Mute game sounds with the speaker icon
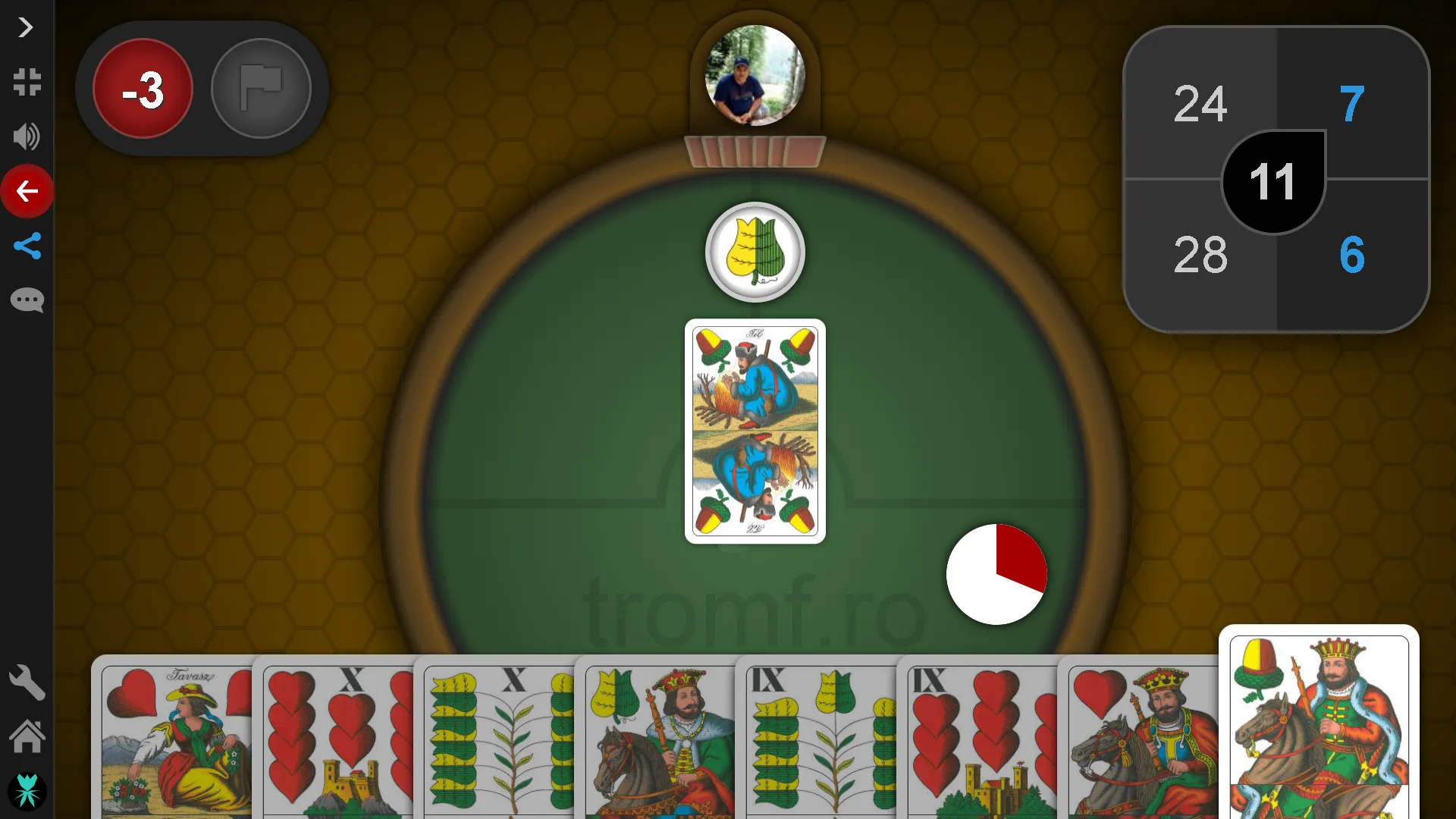The image size is (1456, 819). (x=26, y=137)
